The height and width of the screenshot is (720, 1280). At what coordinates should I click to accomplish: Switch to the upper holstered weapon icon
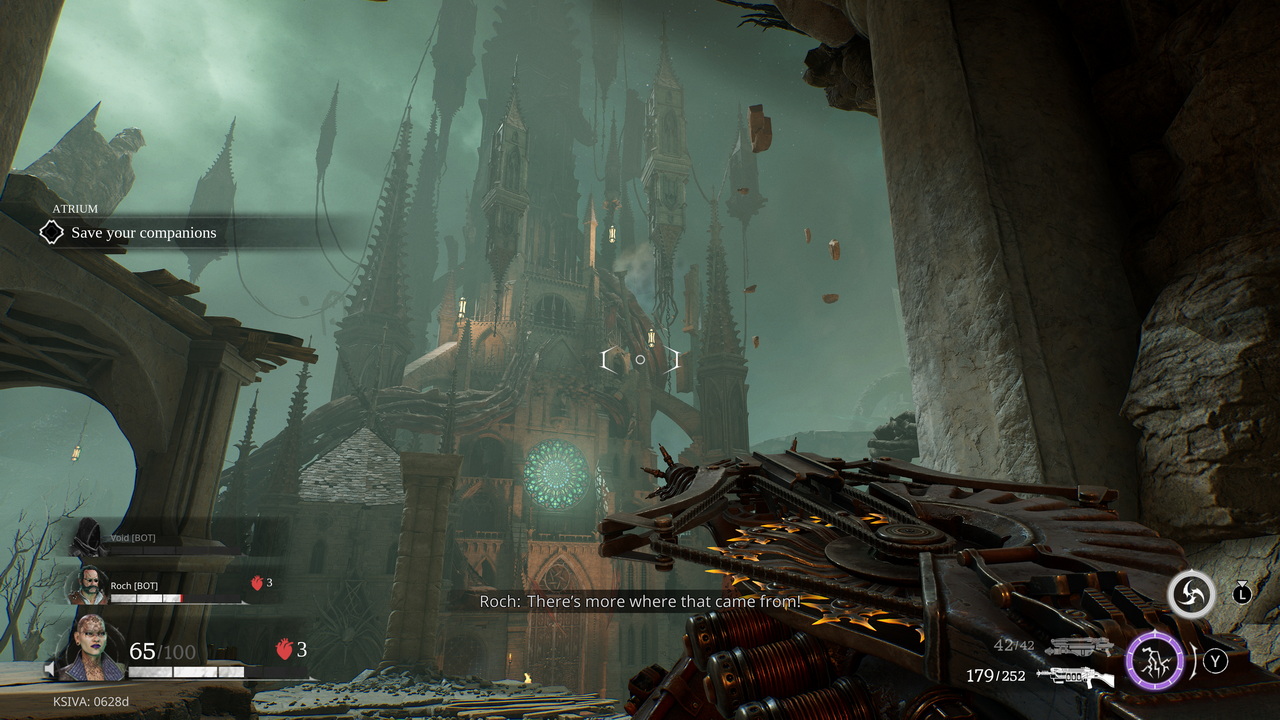[1078, 647]
